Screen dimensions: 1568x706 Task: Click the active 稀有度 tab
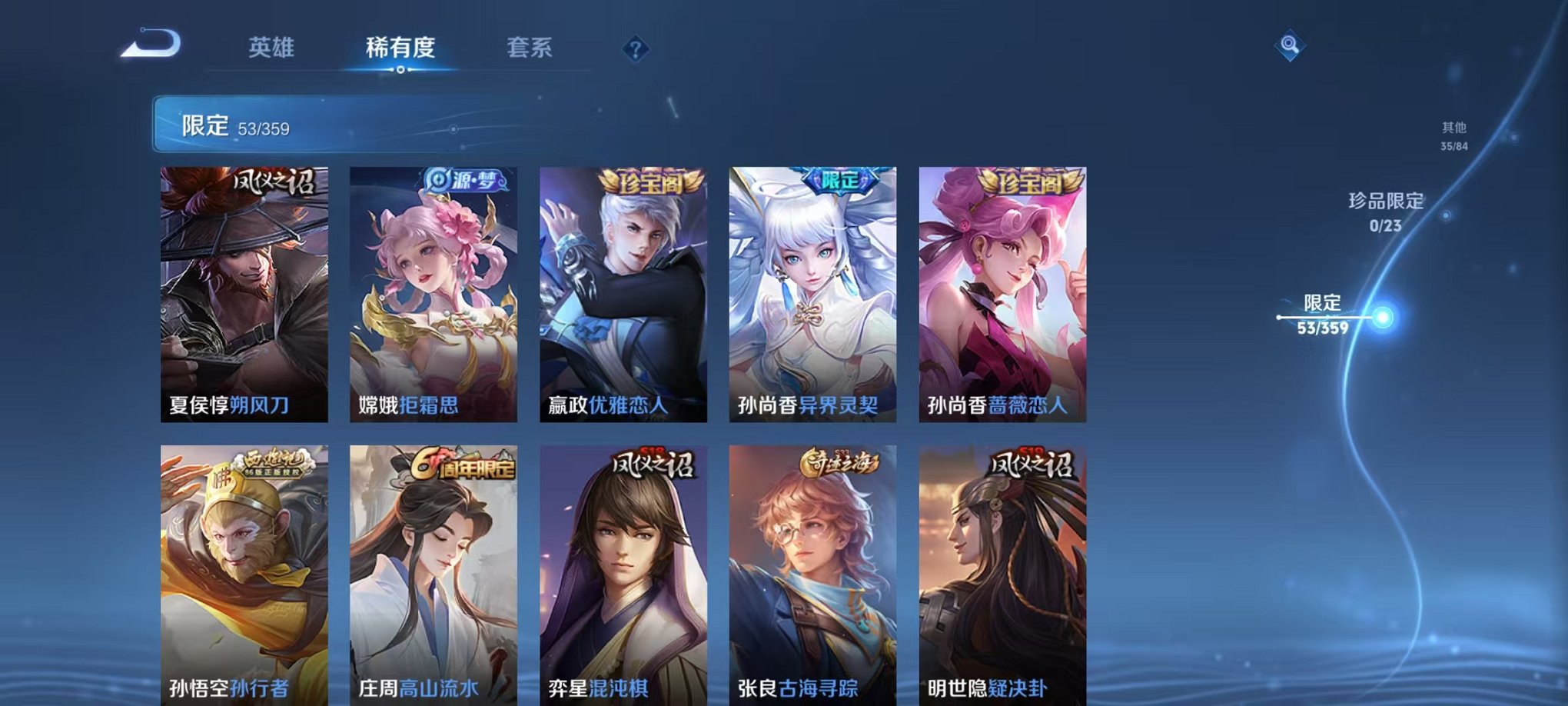(x=399, y=46)
